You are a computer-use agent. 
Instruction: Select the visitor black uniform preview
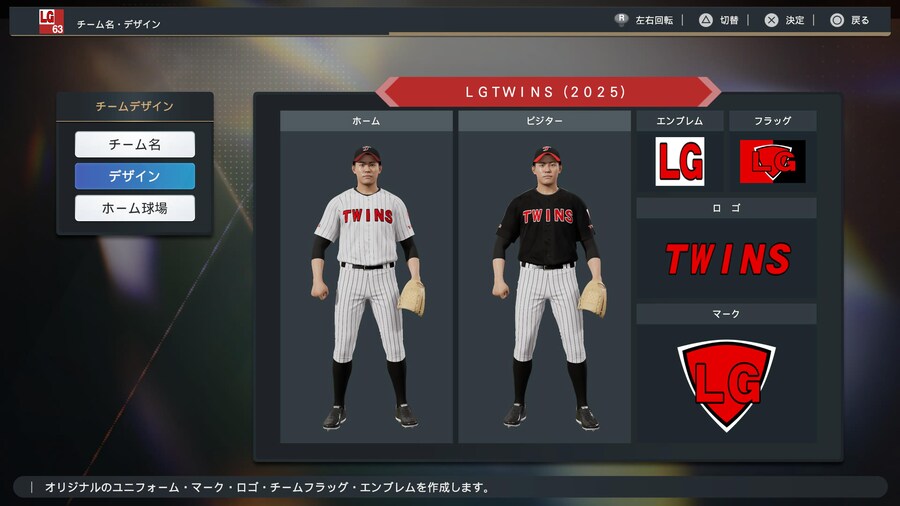coord(545,285)
